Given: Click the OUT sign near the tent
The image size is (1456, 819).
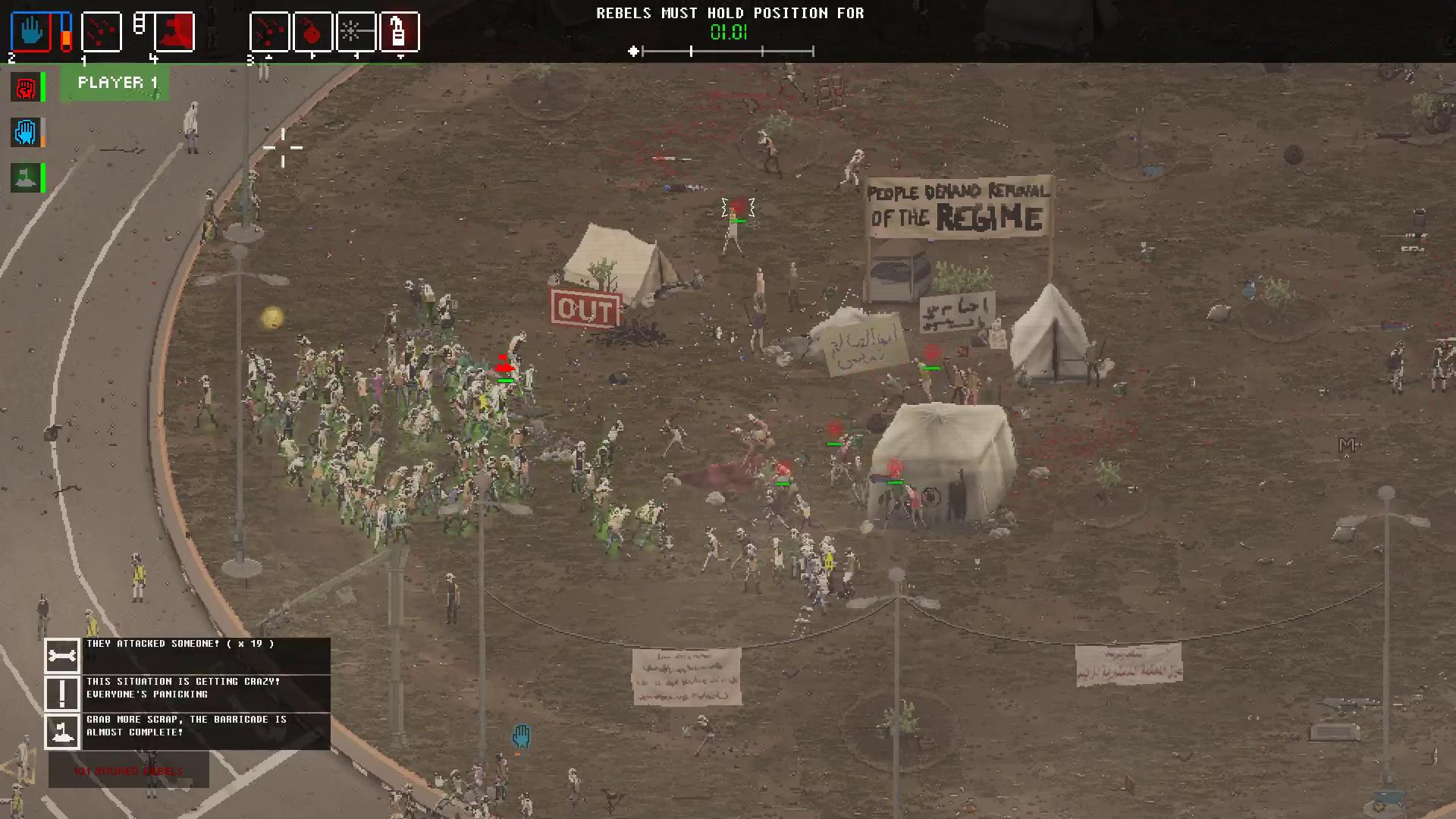Looking at the screenshot, I should click(585, 309).
